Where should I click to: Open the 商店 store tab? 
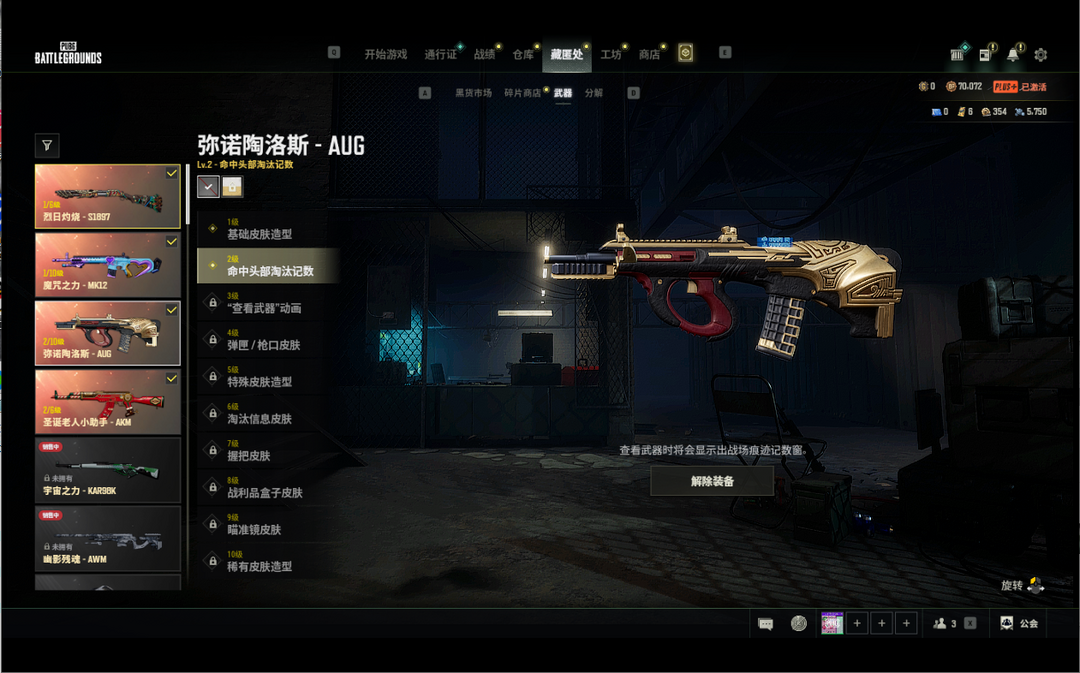point(649,54)
